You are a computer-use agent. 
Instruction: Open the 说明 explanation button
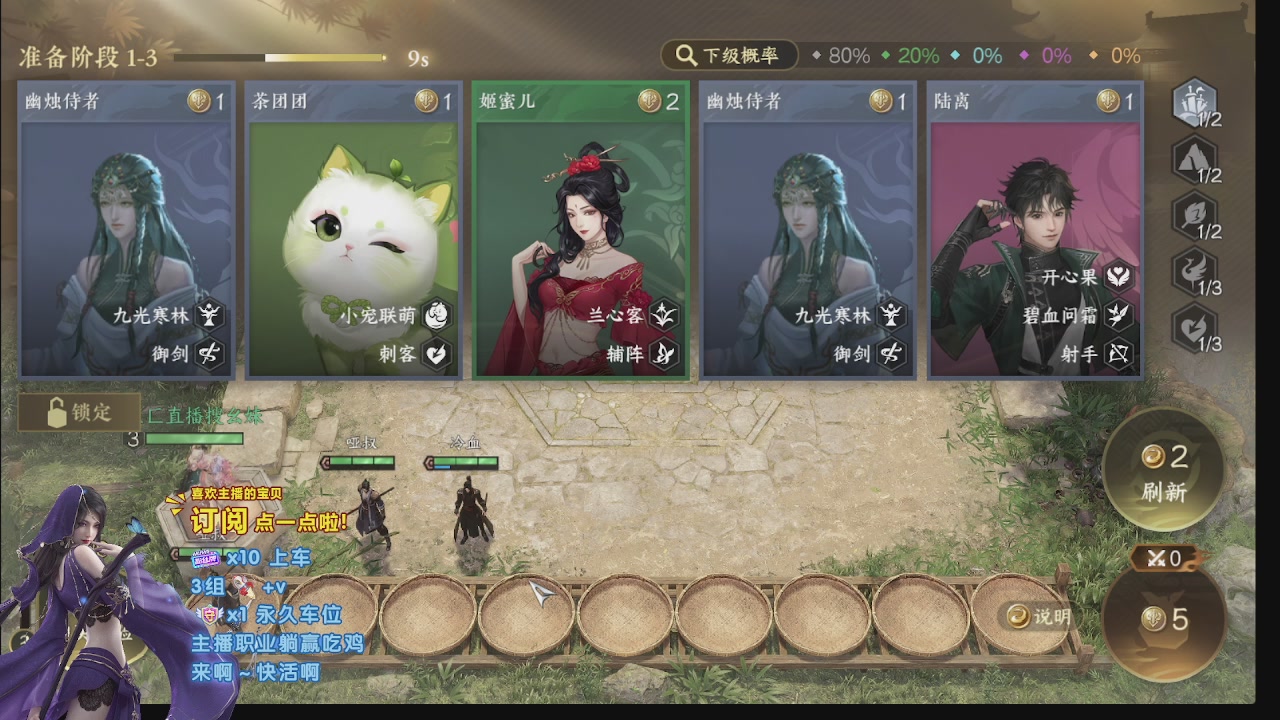pyautogui.click(x=1040, y=617)
